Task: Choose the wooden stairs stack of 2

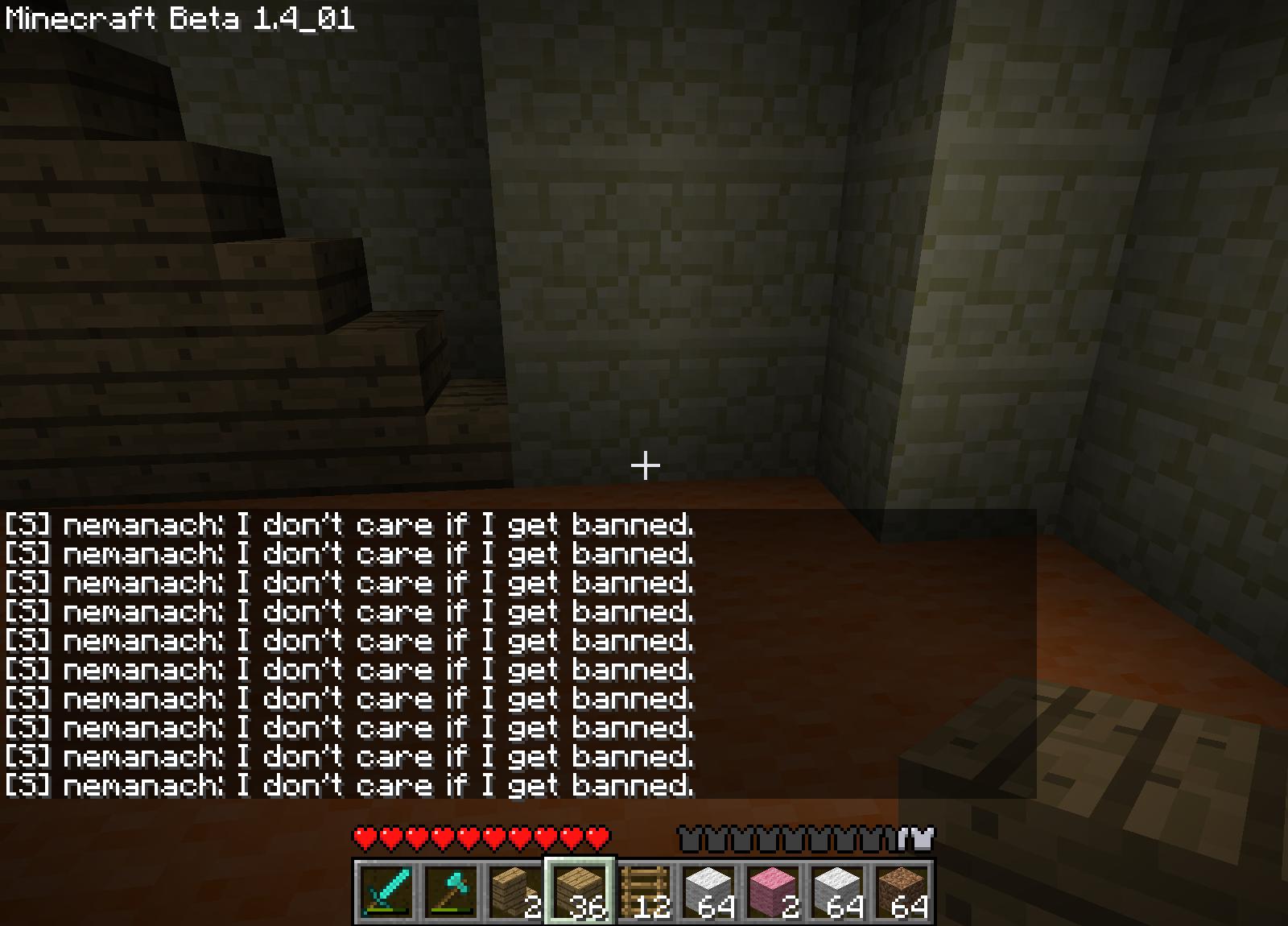Action: pos(515,891)
